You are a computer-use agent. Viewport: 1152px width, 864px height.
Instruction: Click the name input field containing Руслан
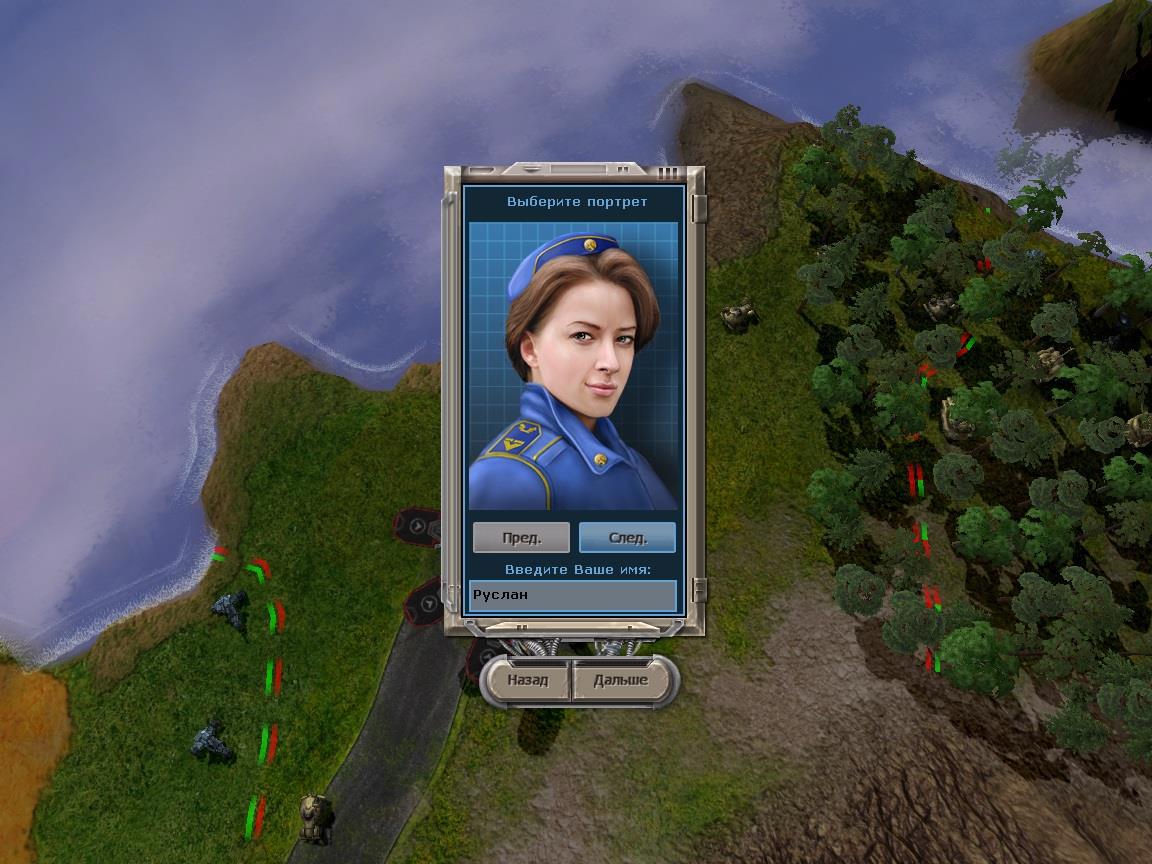point(573,595)
